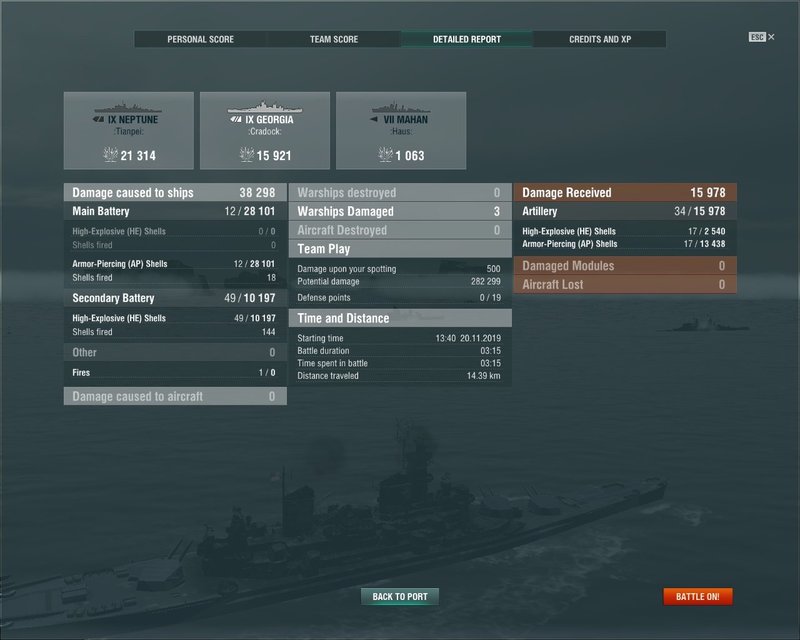Click the VII Mahan ship card
This screenshot has height=640, width=800.
click(x=400, y=130)
